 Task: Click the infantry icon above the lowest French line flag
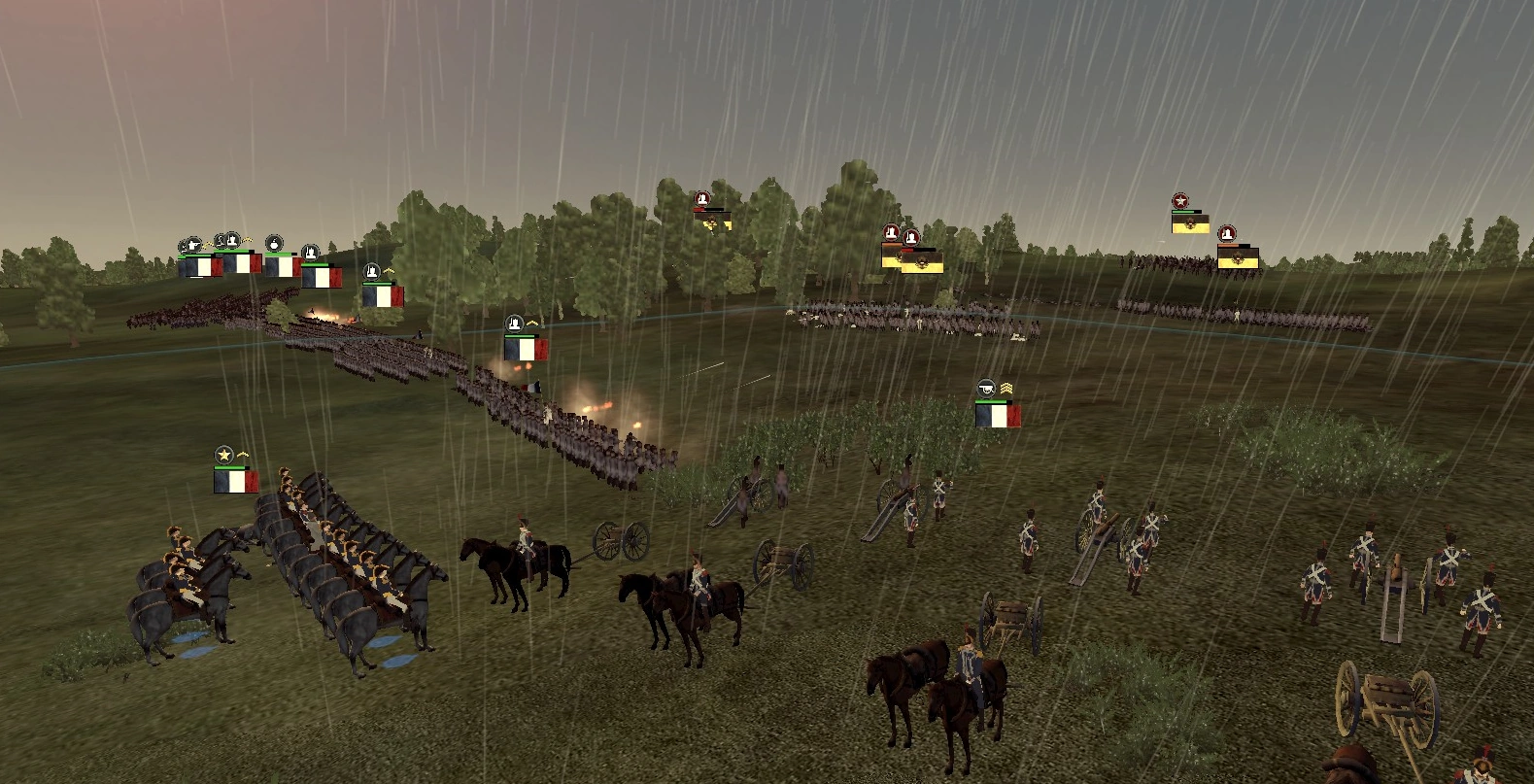[x=514, y=324]
